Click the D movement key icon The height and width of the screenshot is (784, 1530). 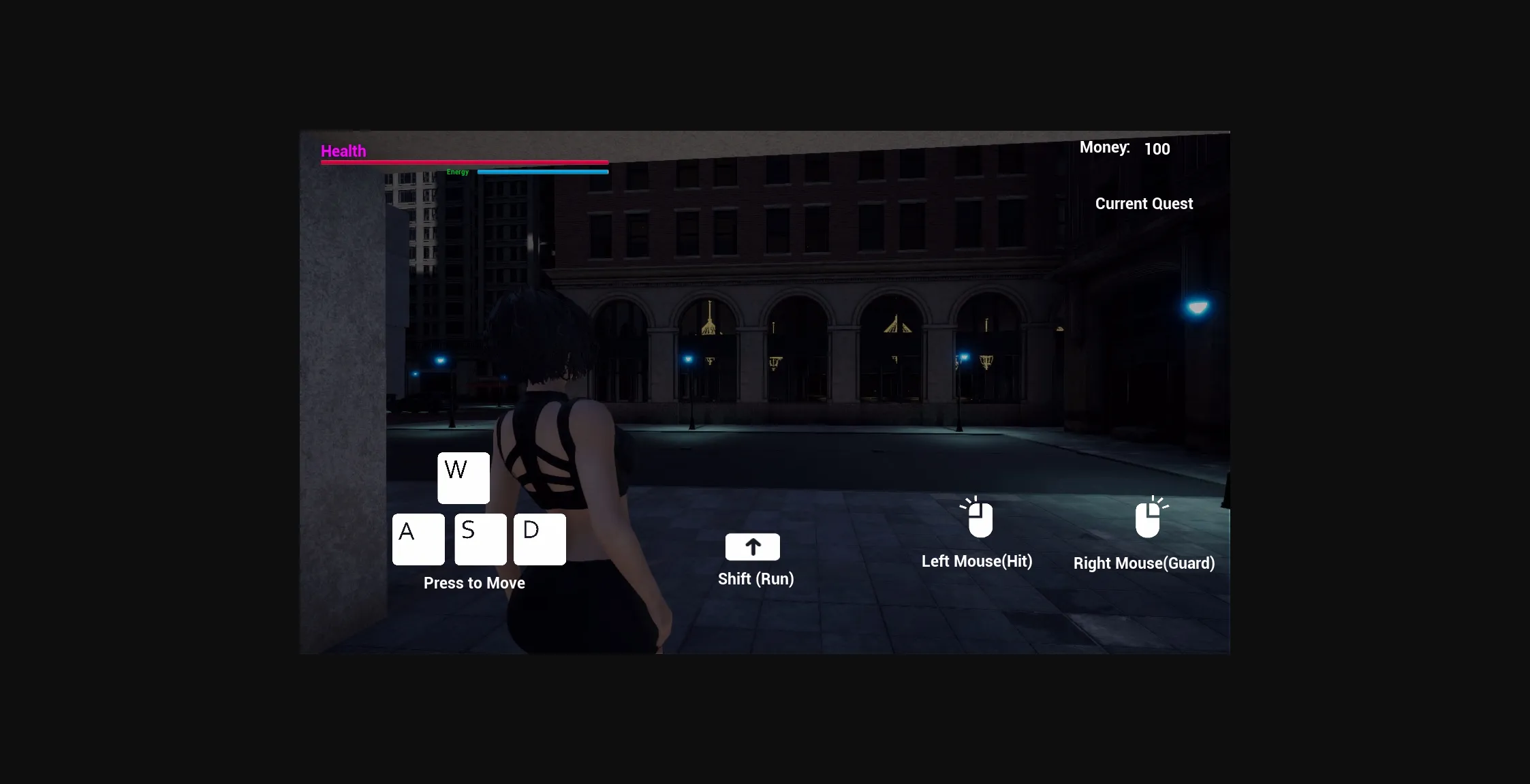(x=539, y=539)
